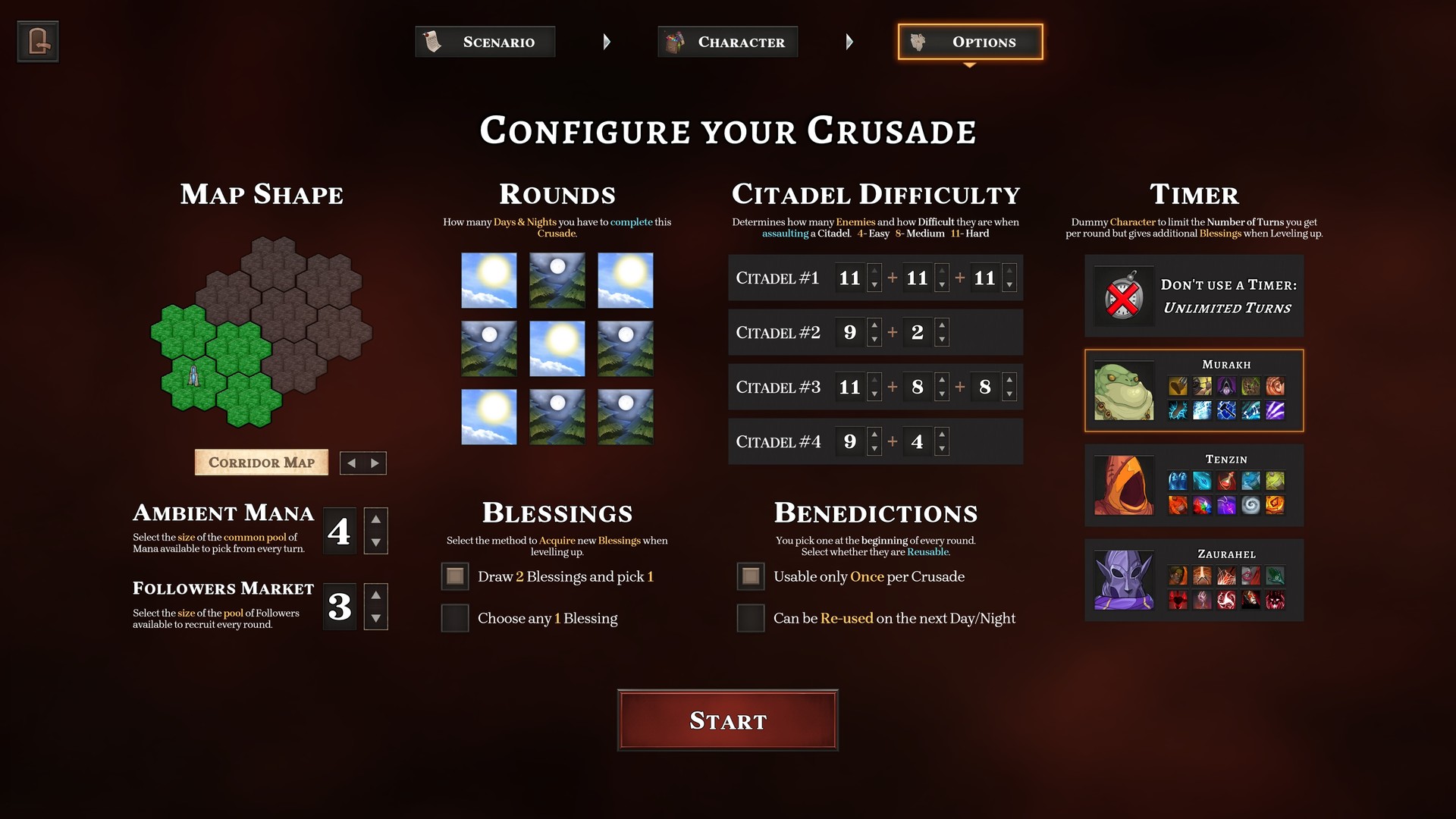Screen dimensions: 1456x819
Task: Toggle 'Usable only Once per Crusade'
Action: pyautogui.click(x=749, y=576)
